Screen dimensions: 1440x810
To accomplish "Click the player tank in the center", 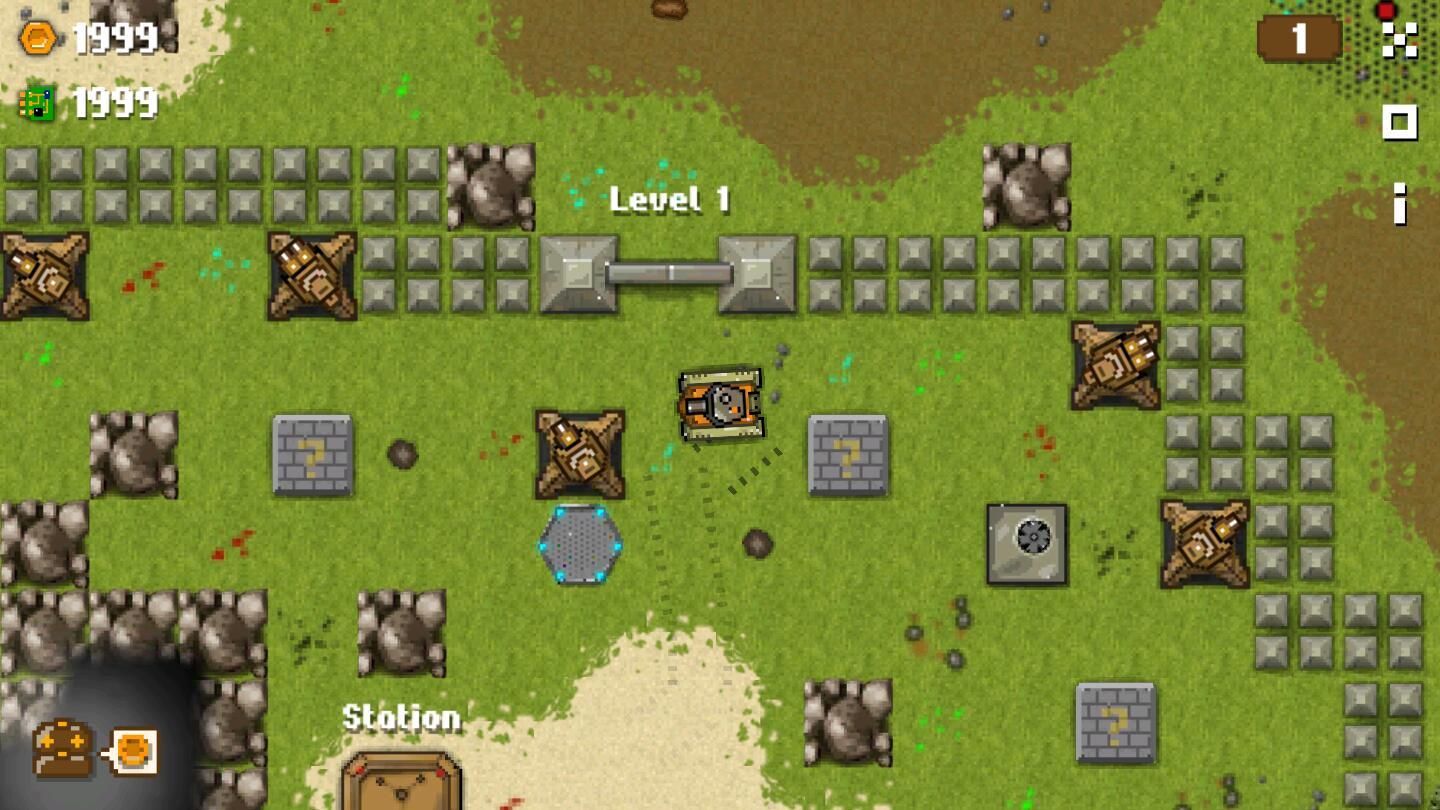I will pyautogui.click(x=720, y=404).
